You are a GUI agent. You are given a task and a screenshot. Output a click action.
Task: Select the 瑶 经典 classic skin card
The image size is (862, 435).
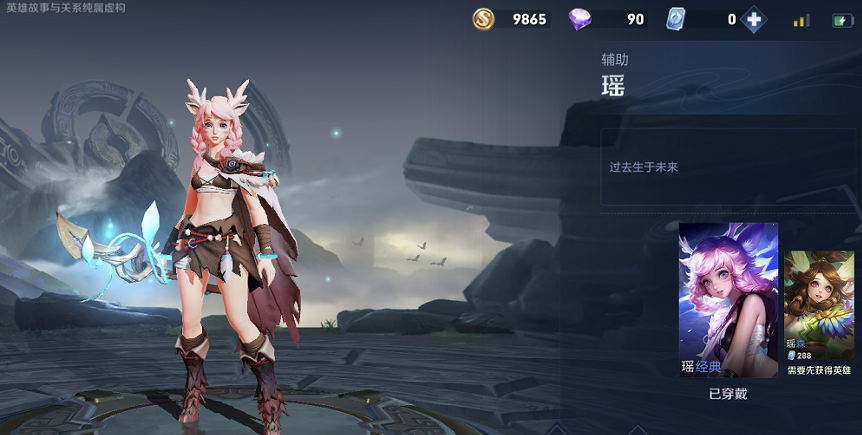point(728,299)
